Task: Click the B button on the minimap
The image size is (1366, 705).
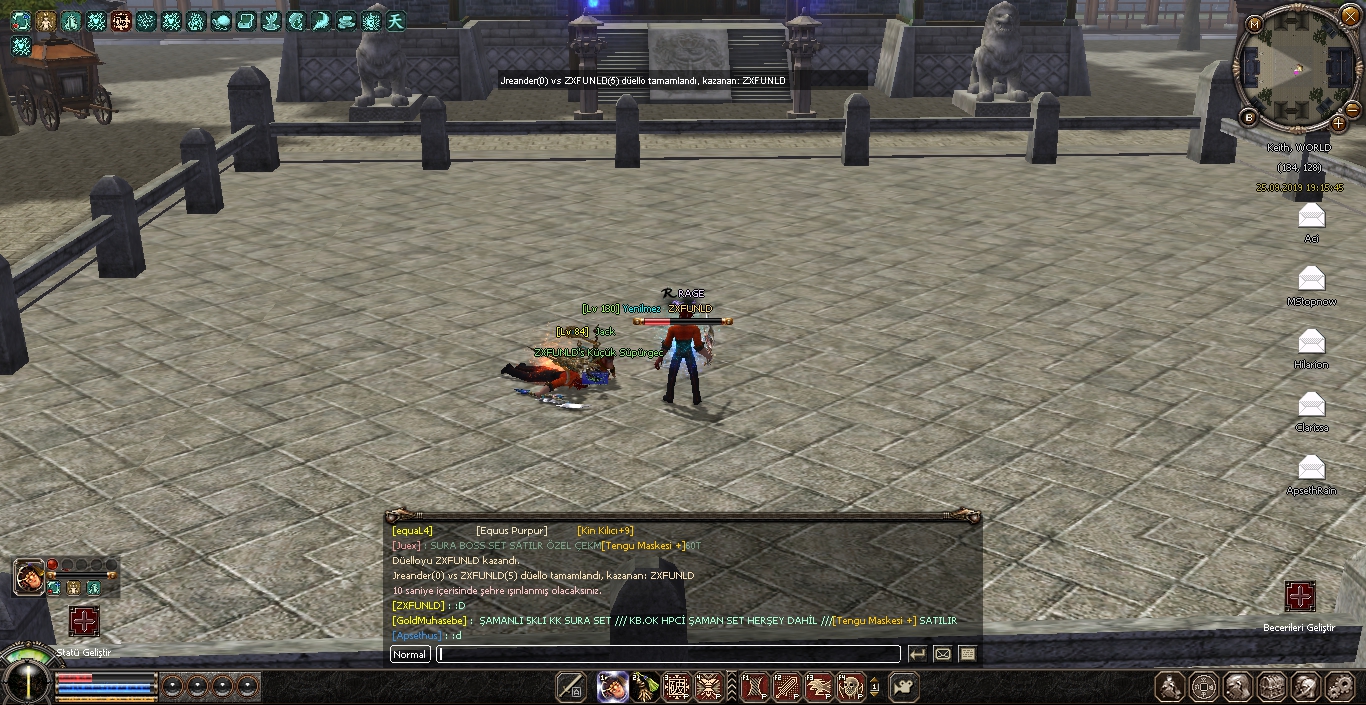Action: pos(1249,117)
